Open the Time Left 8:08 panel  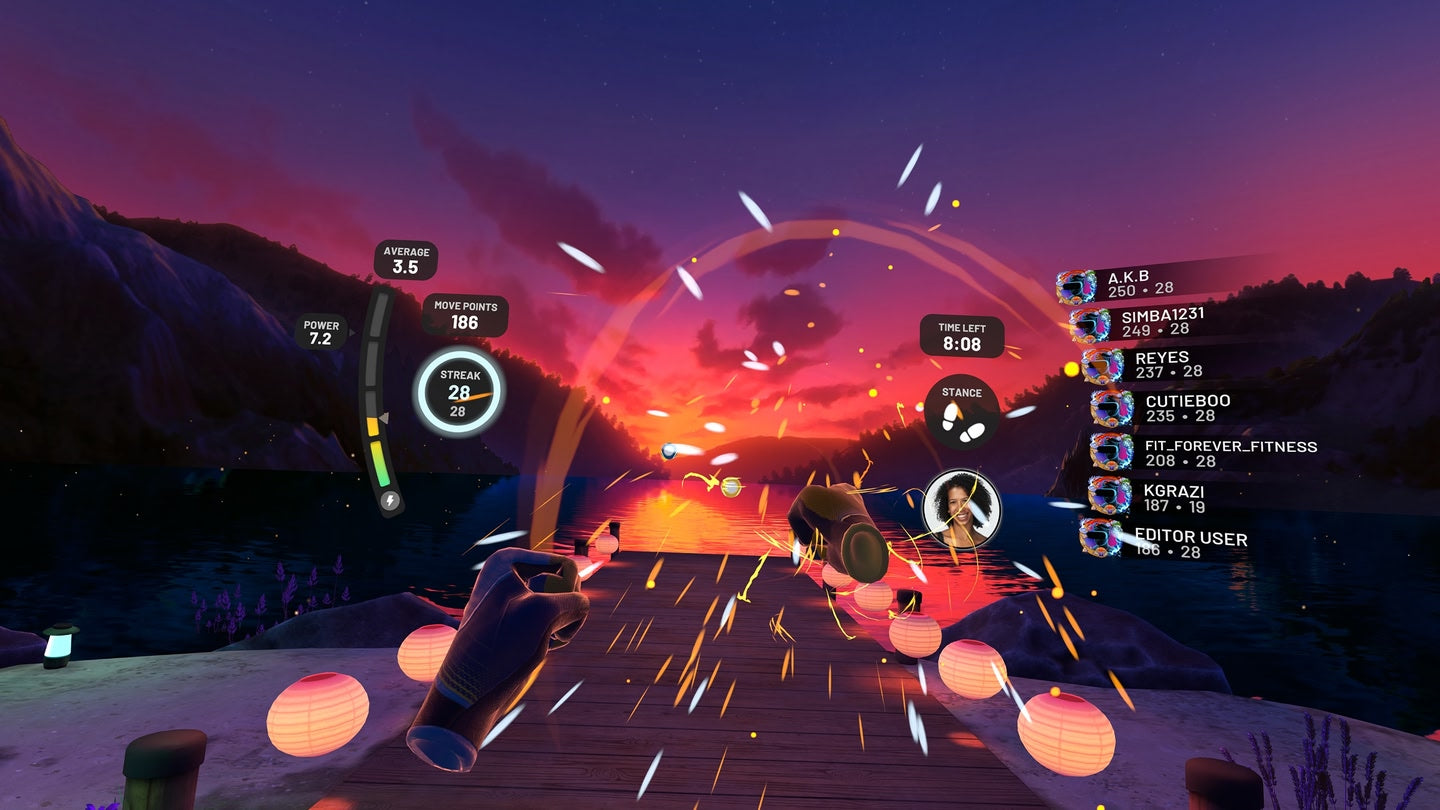(x=963, y=334)
